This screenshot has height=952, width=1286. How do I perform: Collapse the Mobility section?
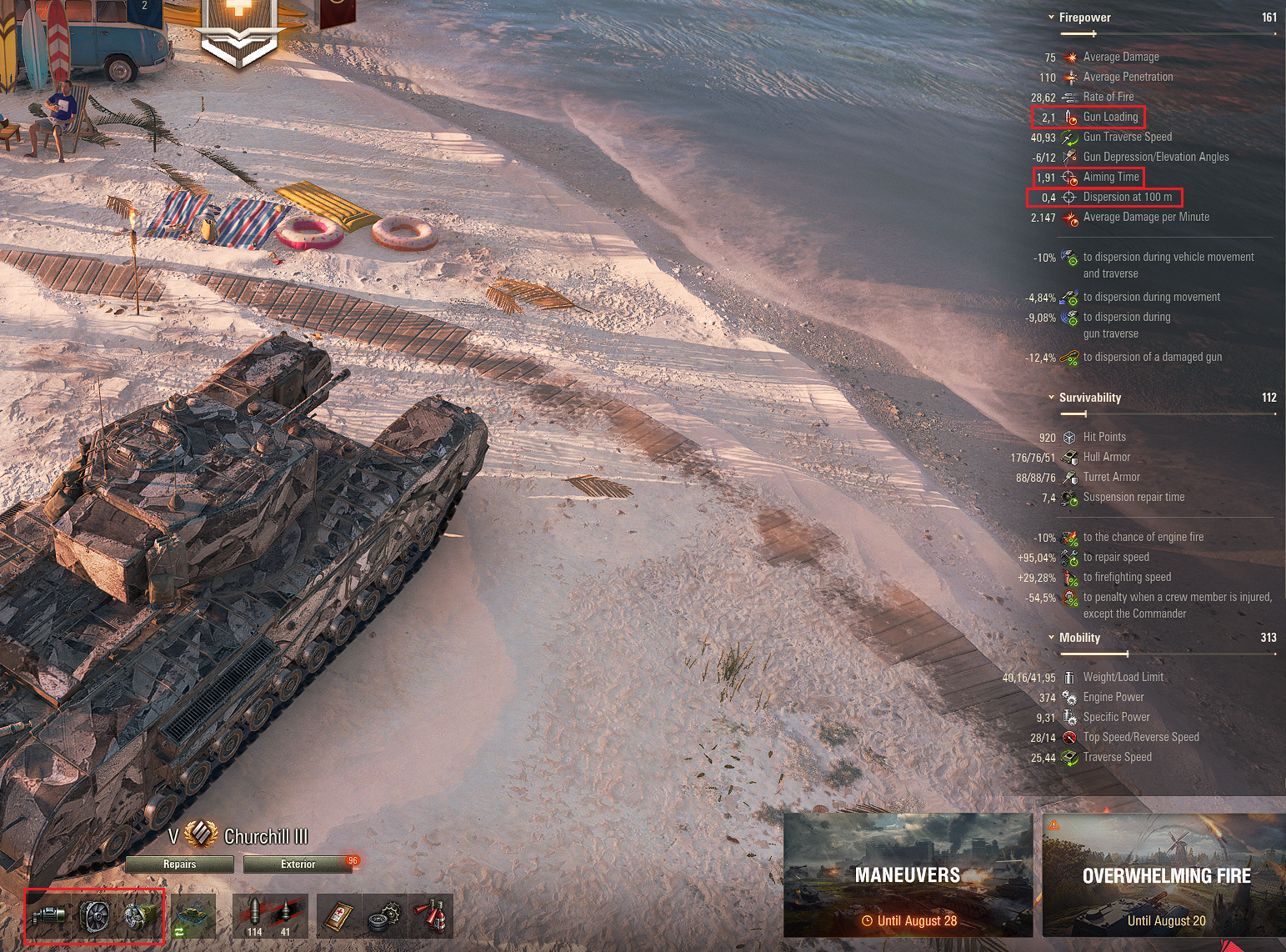[1052, 638]
